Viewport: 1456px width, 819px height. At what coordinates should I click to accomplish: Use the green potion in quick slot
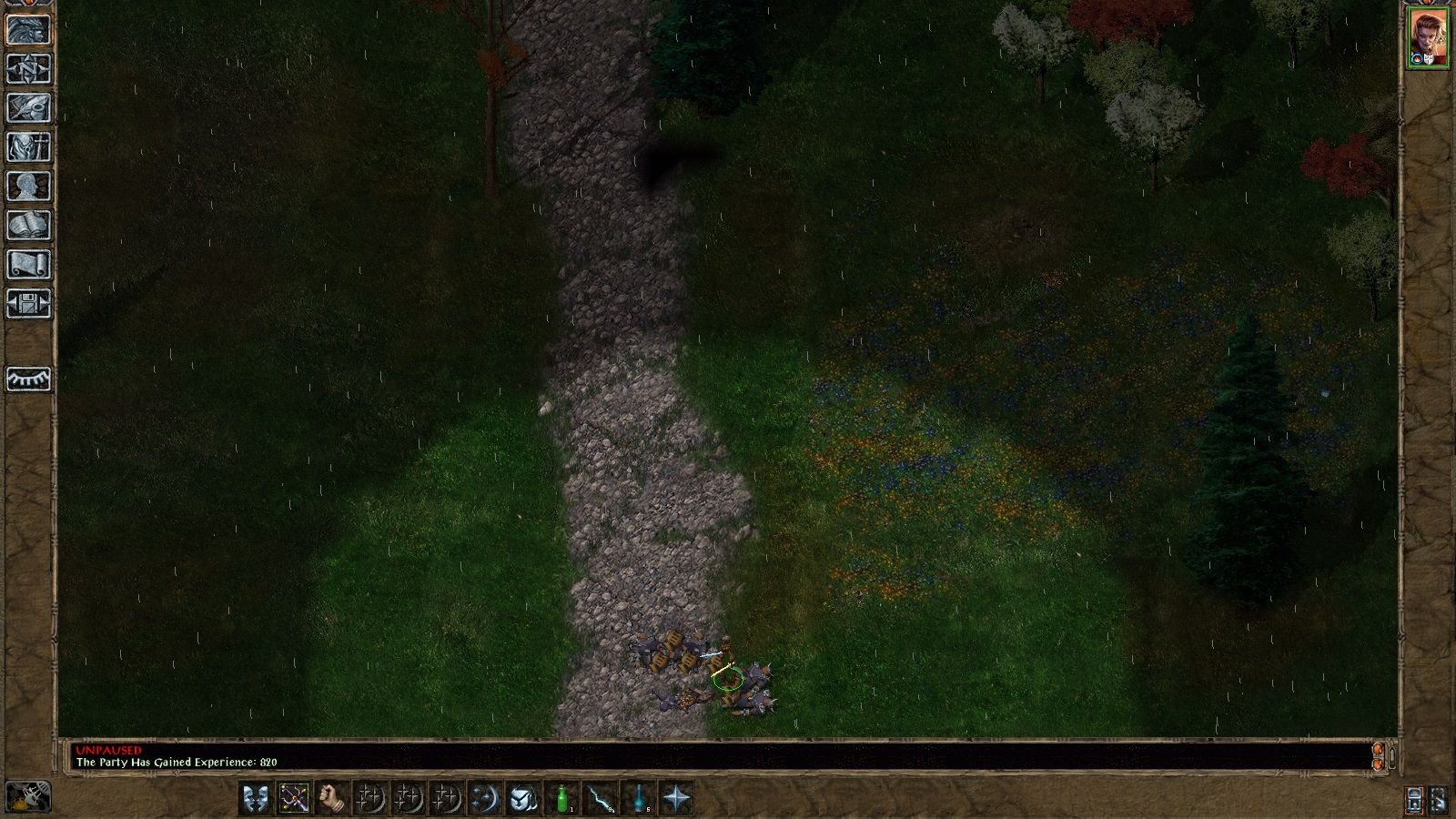point(563,799)
